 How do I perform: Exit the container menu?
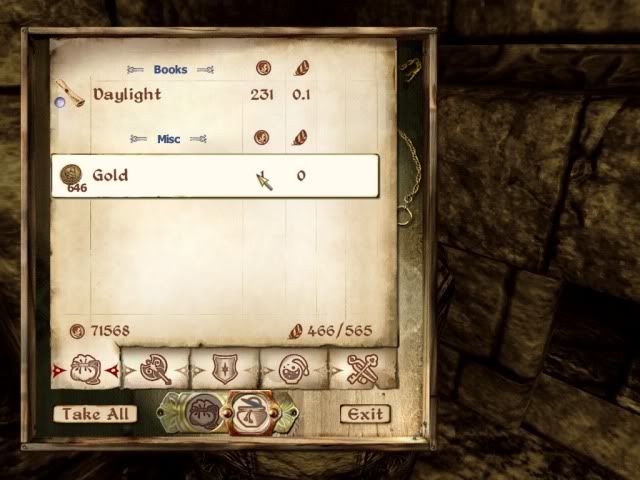point(363,414)
